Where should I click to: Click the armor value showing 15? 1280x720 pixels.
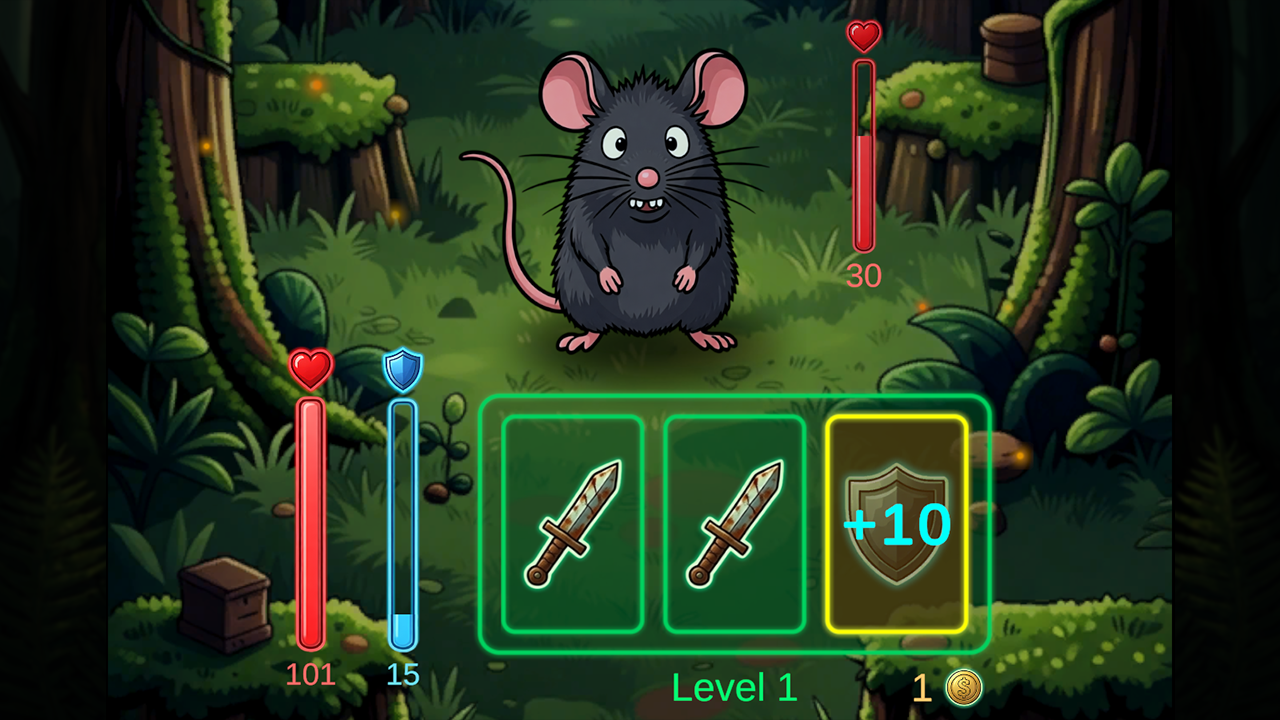(401, 676)
